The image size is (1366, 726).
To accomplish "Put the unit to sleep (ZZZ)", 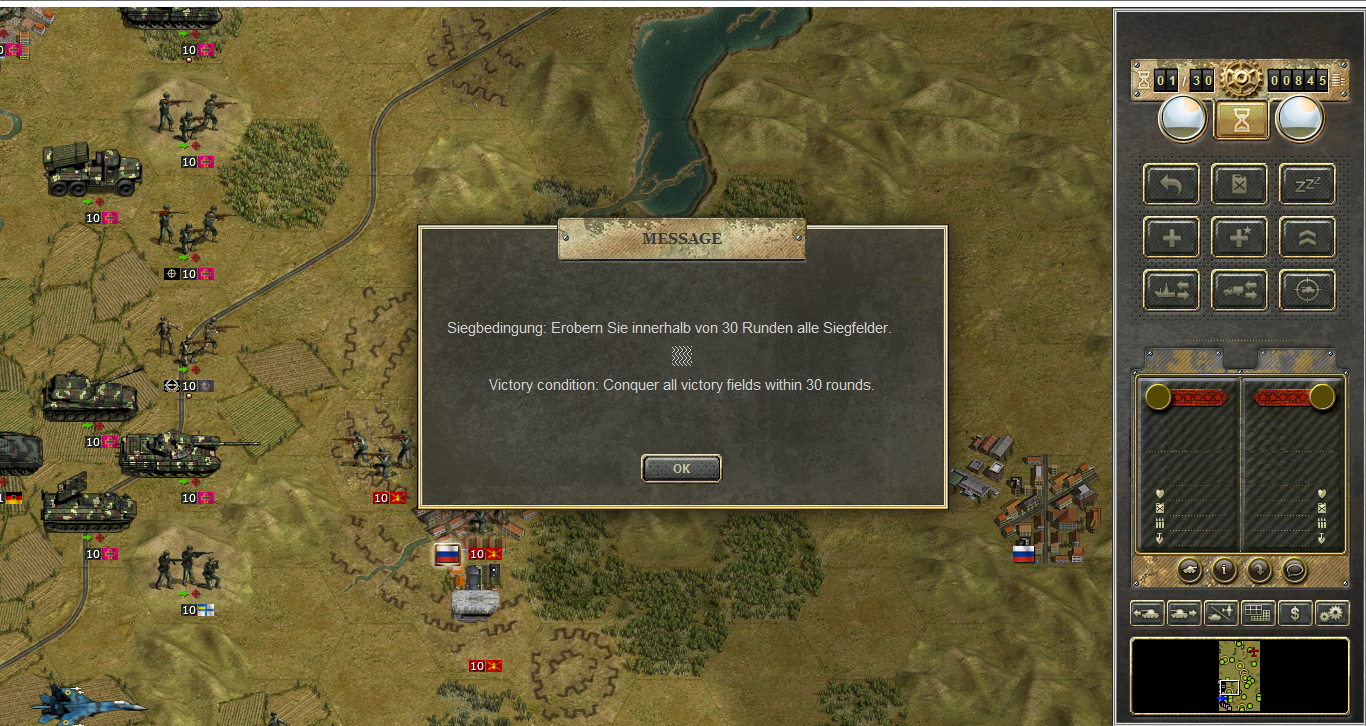I will 1307,185.
